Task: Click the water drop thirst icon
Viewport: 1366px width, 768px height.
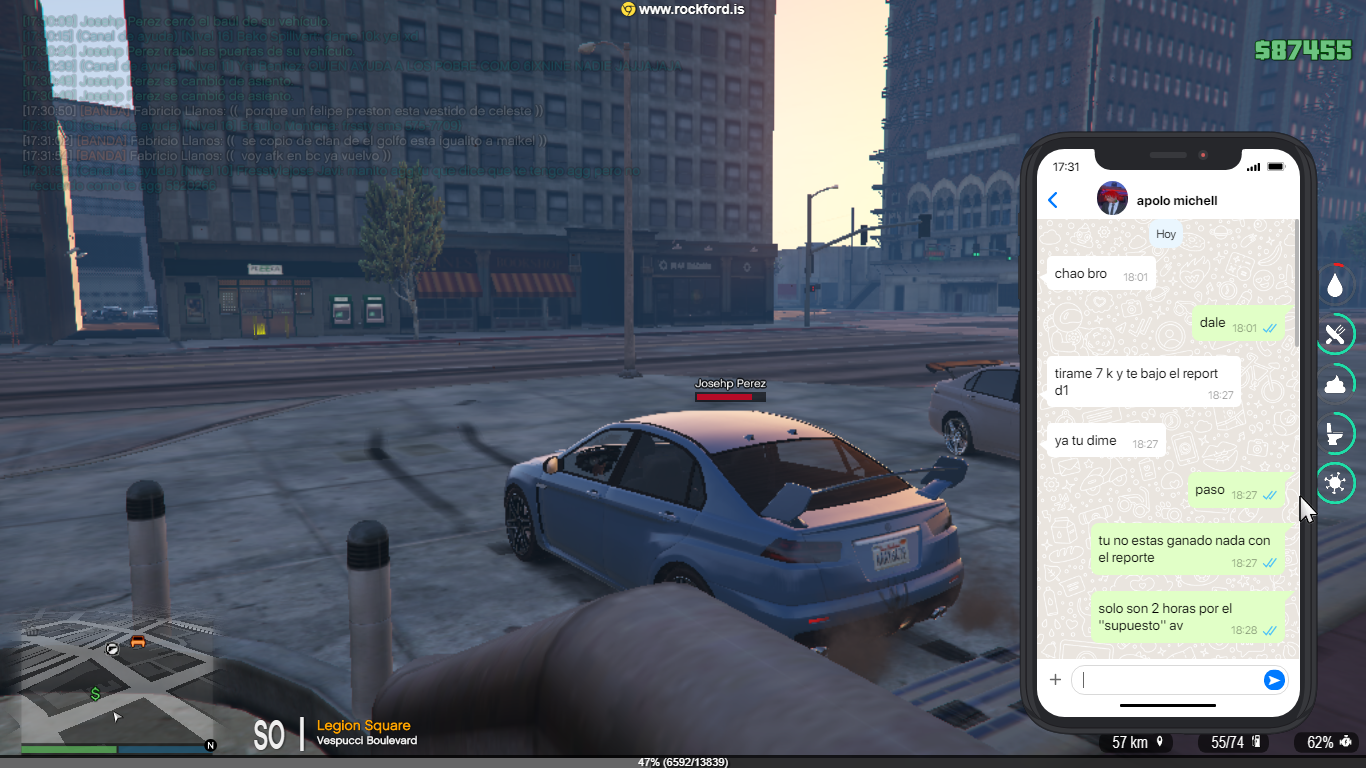Action: 1335,284
